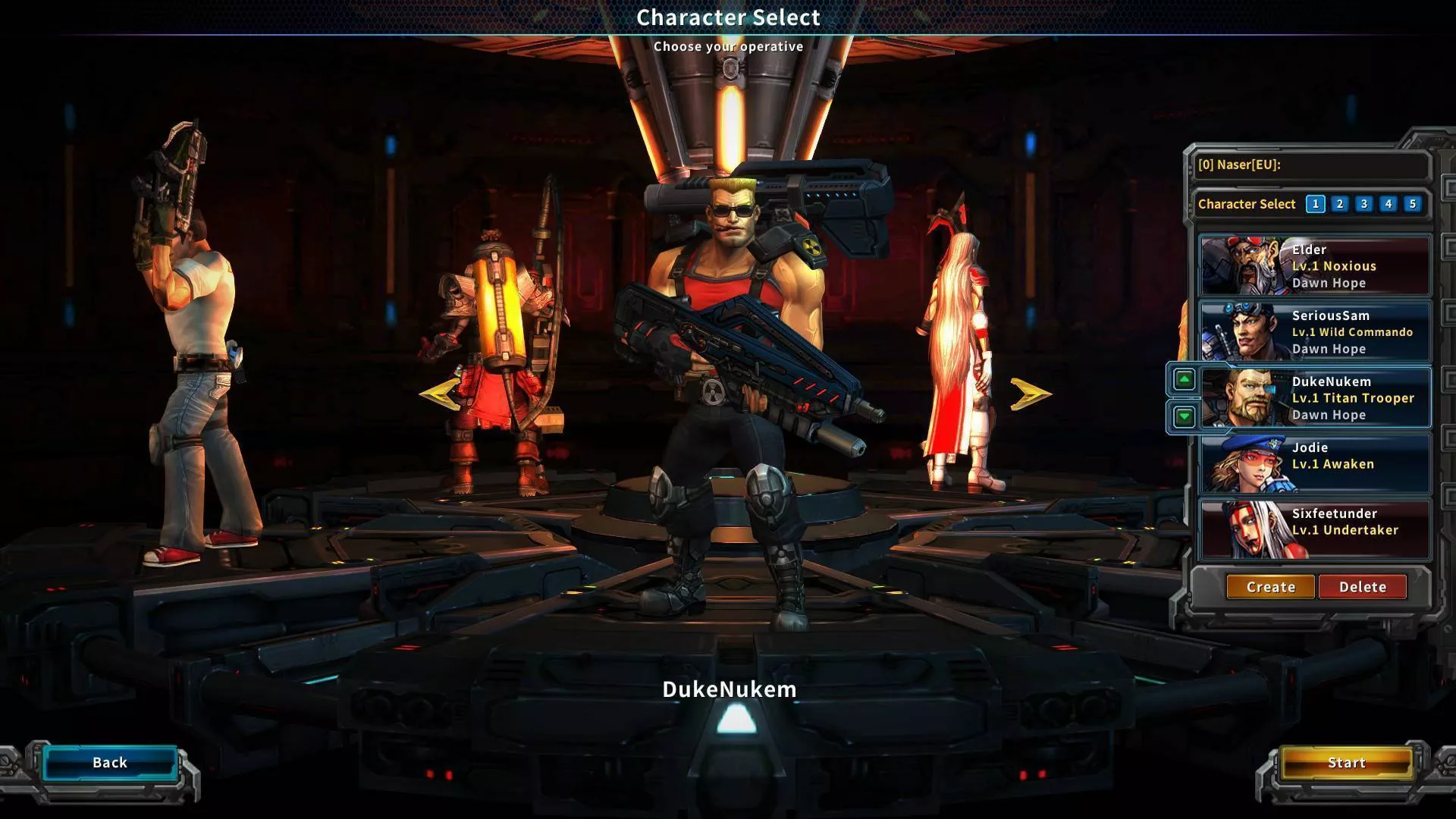1456x819 pixels.
Task: Select DukeNukem the Titan Trooper row
Action: point(1315,398)
